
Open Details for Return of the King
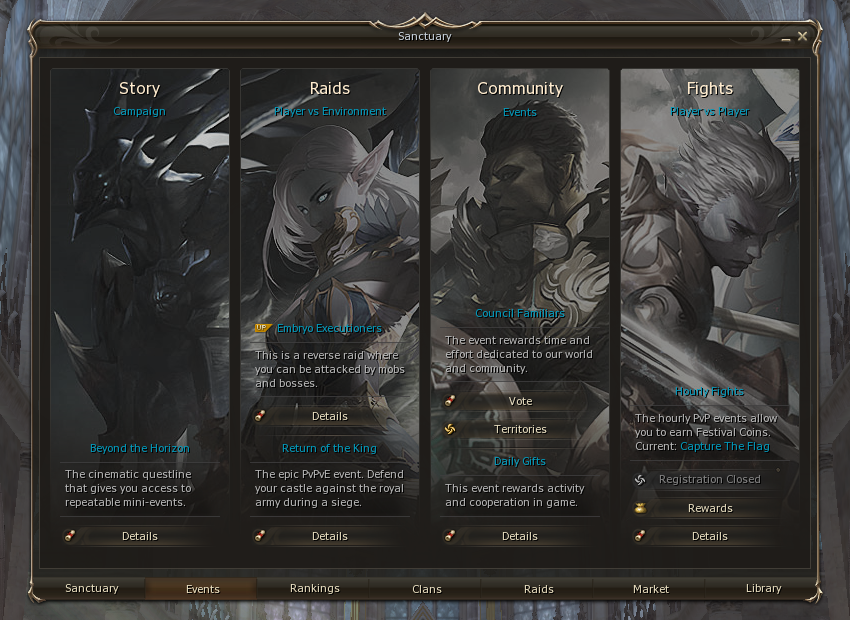(329, 536)
